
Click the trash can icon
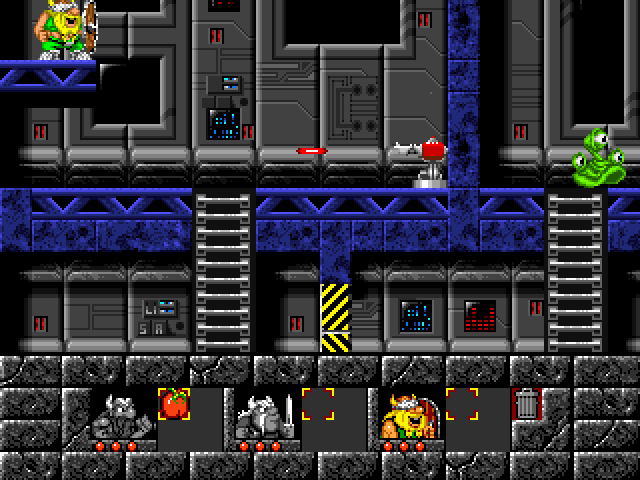[x=526, y=404]
